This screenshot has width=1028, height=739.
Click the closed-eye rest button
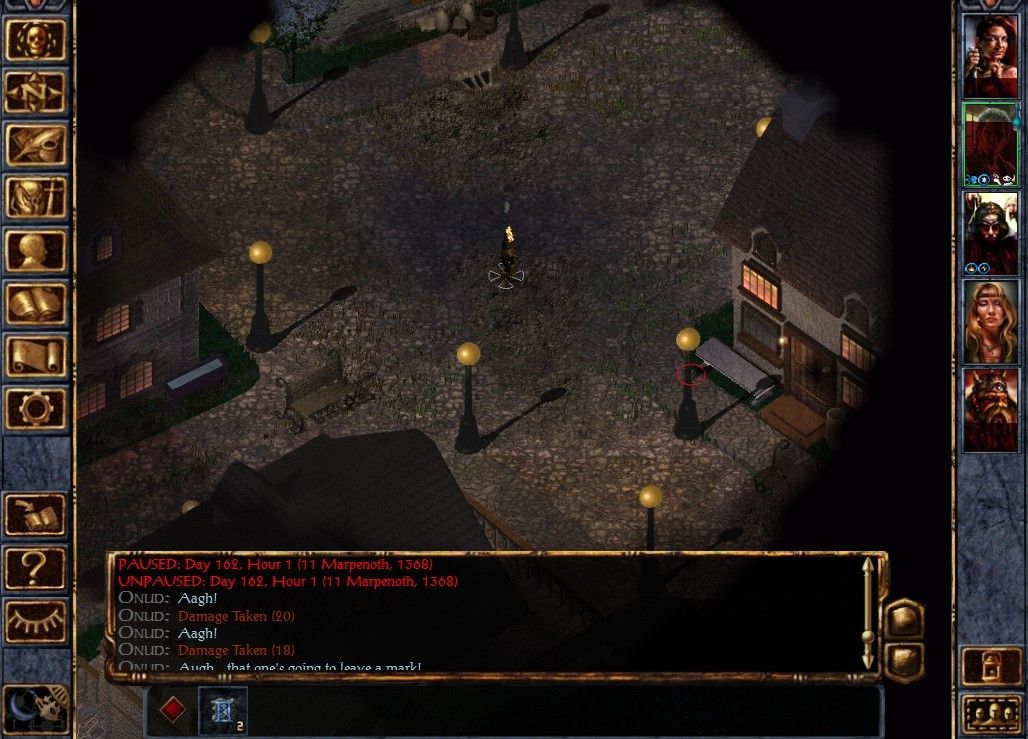coord(36,621)
